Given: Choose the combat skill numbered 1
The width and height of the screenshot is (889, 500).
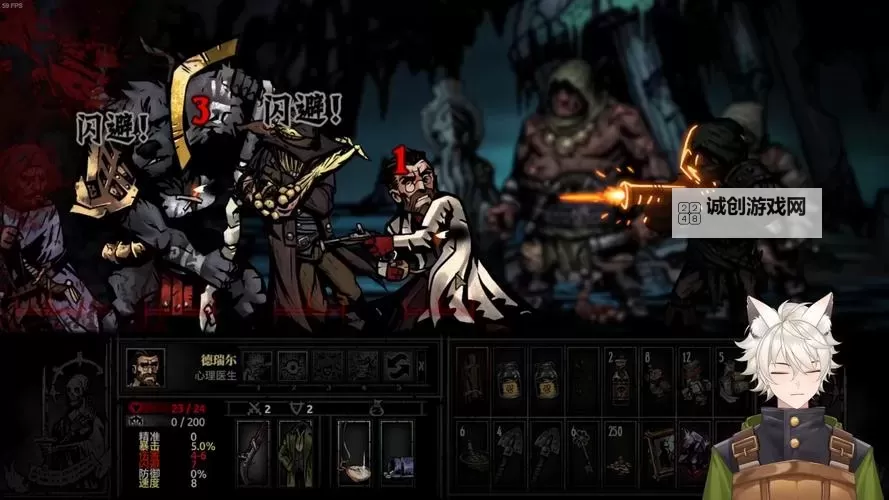Looking at the screenshot, I should [x=257, y=366].
